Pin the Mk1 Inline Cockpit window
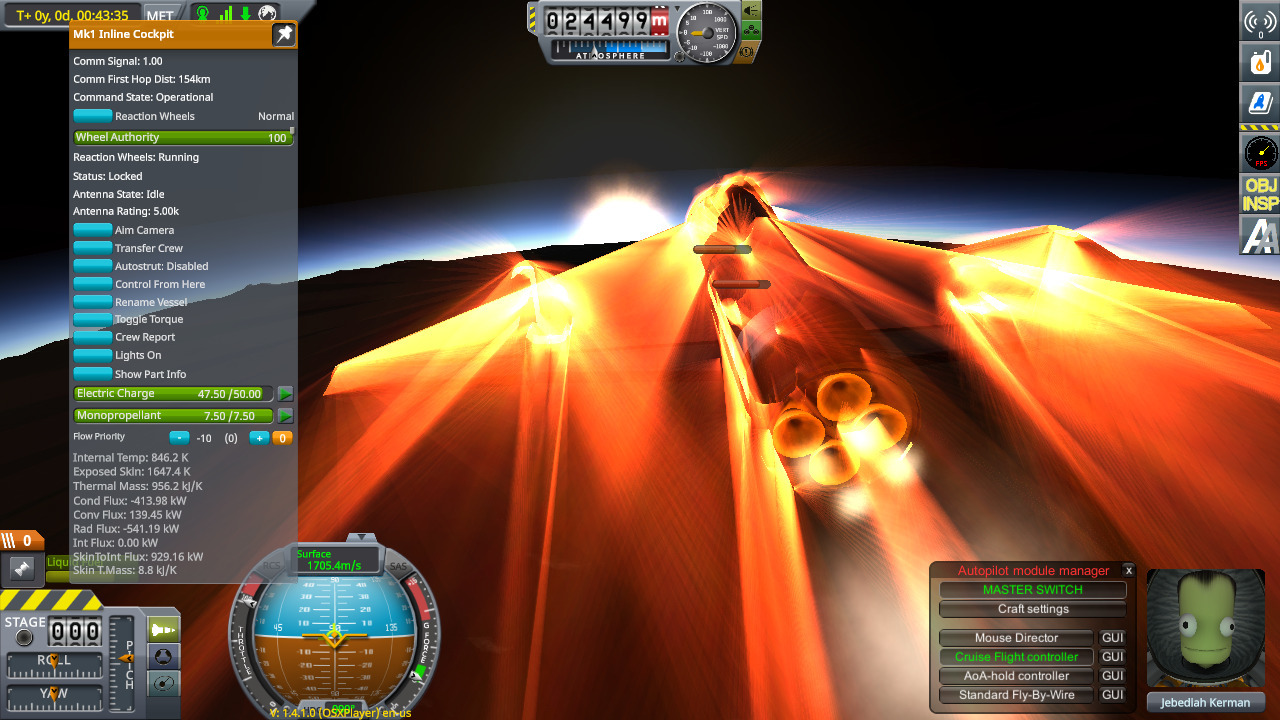Image resolution: width=1280 pixels, height=720 pixels. [284, 35]
